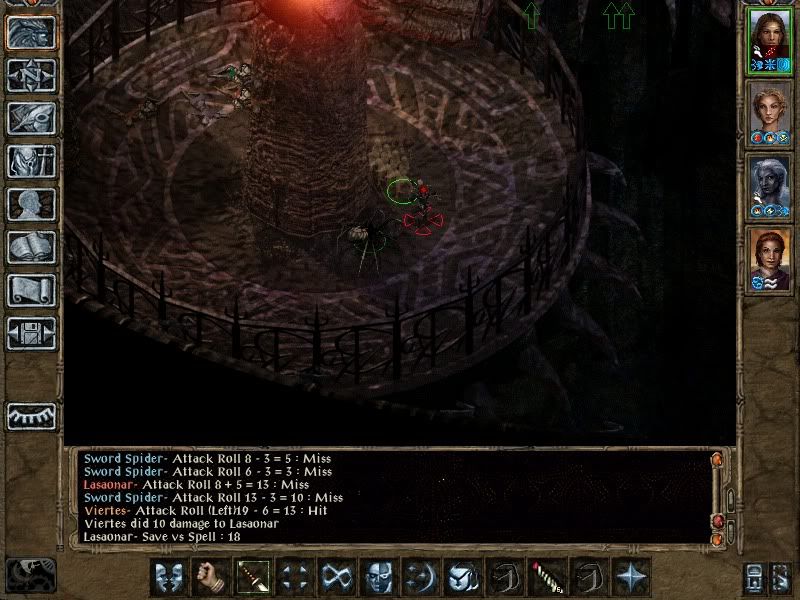Image resolution: width=800 pixels, height=600 pixels.
Task: Return to the game view button
Action: pyautogui.click(x=31, y=32)
